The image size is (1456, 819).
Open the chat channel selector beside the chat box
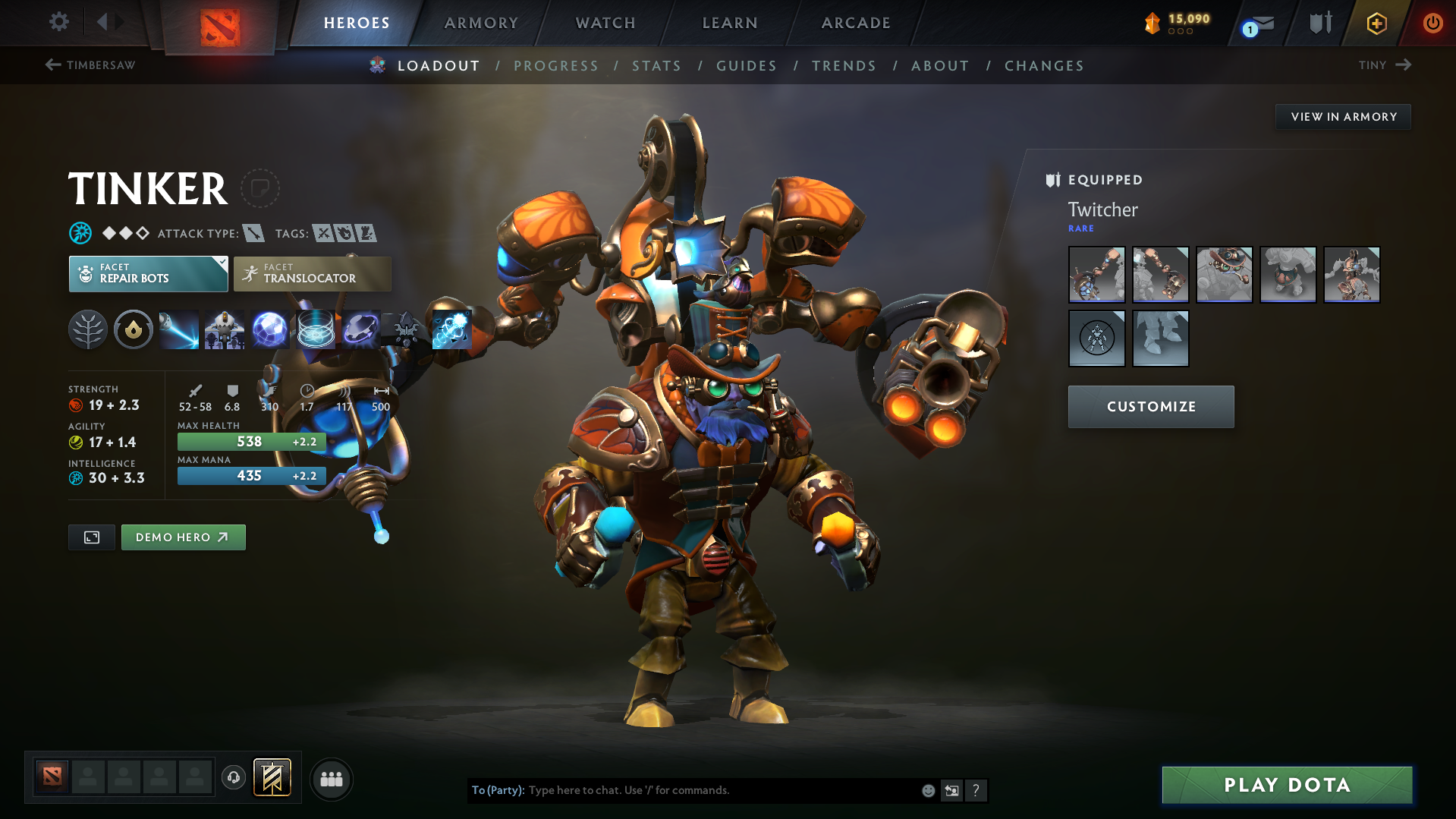[951, 790]
